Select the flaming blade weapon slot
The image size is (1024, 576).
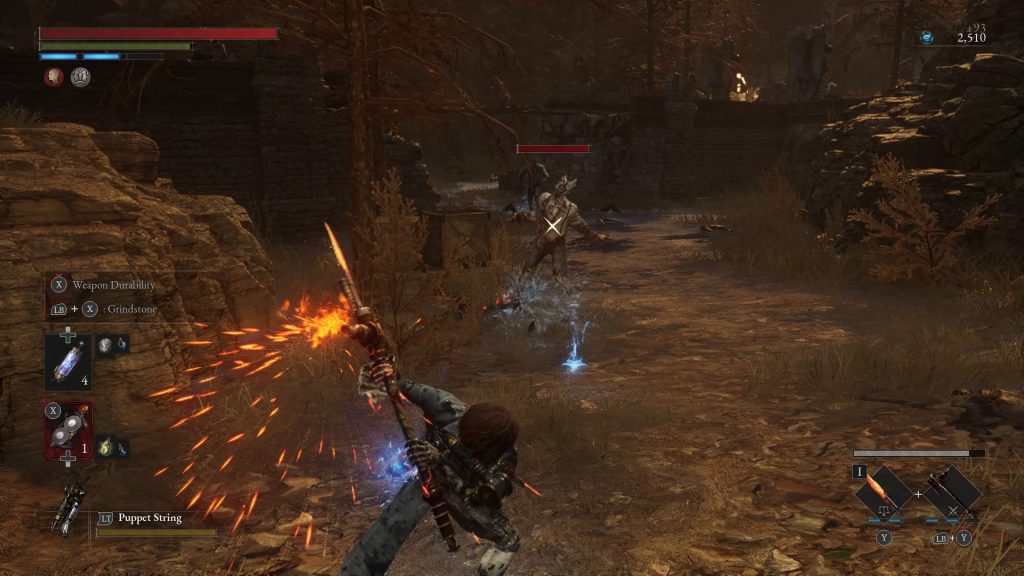click(884, 491)
